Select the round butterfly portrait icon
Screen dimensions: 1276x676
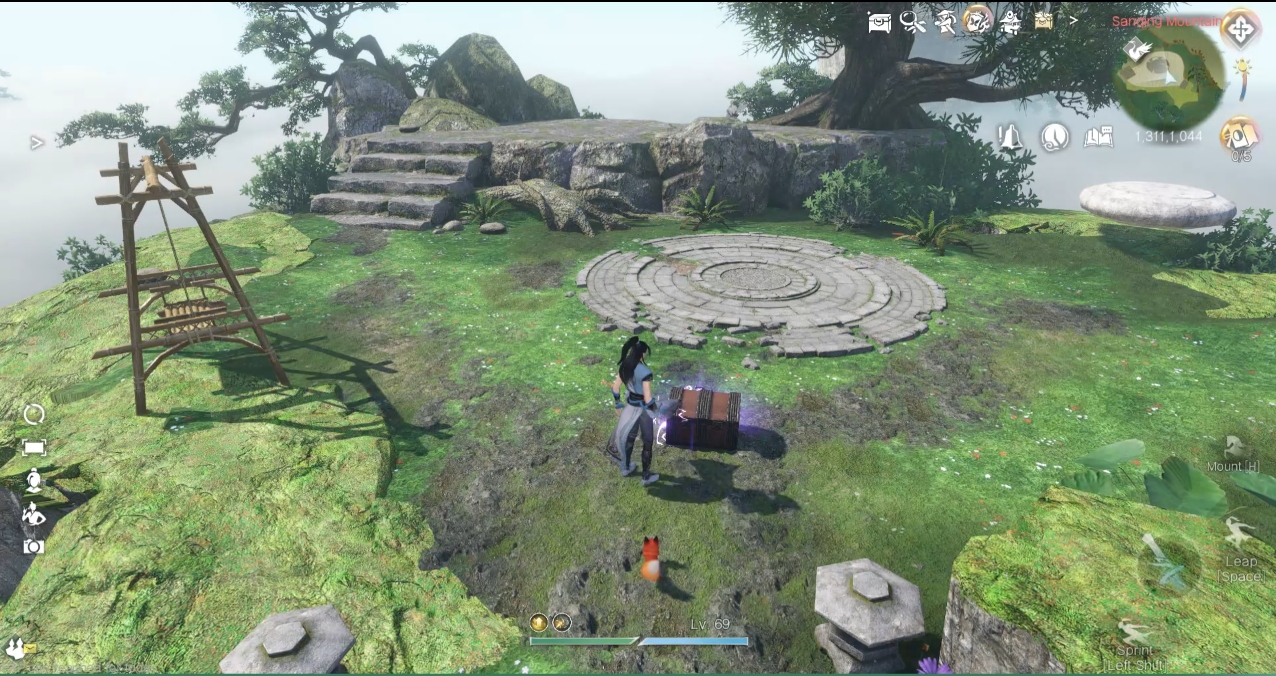tap(977, 21)
